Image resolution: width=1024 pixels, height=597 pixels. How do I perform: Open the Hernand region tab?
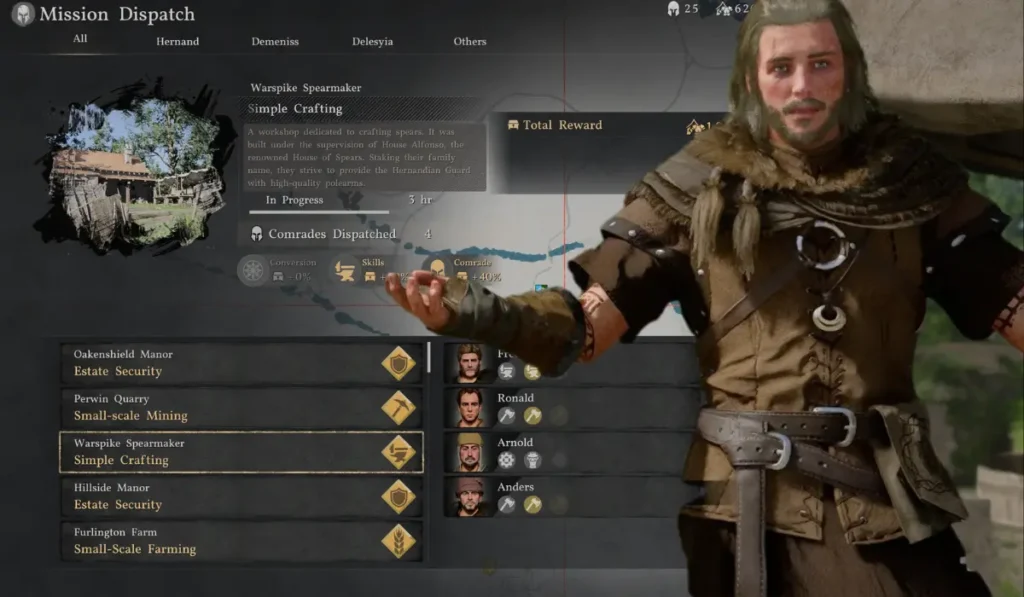pos(177,42)
